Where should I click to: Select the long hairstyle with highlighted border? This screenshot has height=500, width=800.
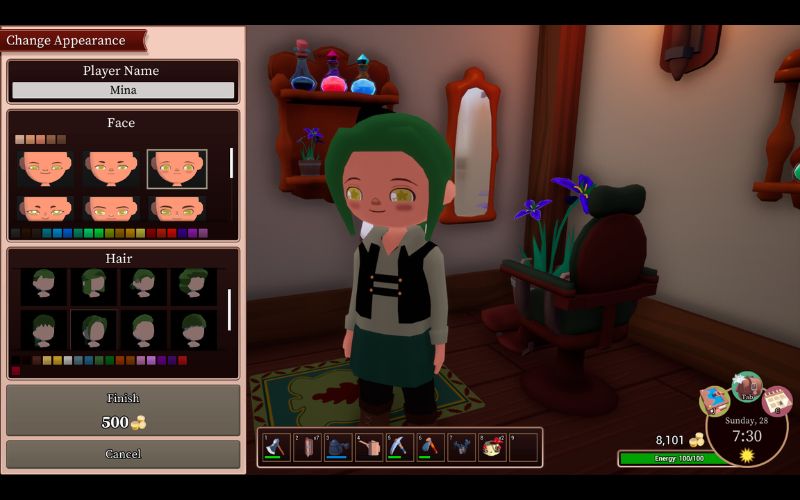[x=94, y=328]
